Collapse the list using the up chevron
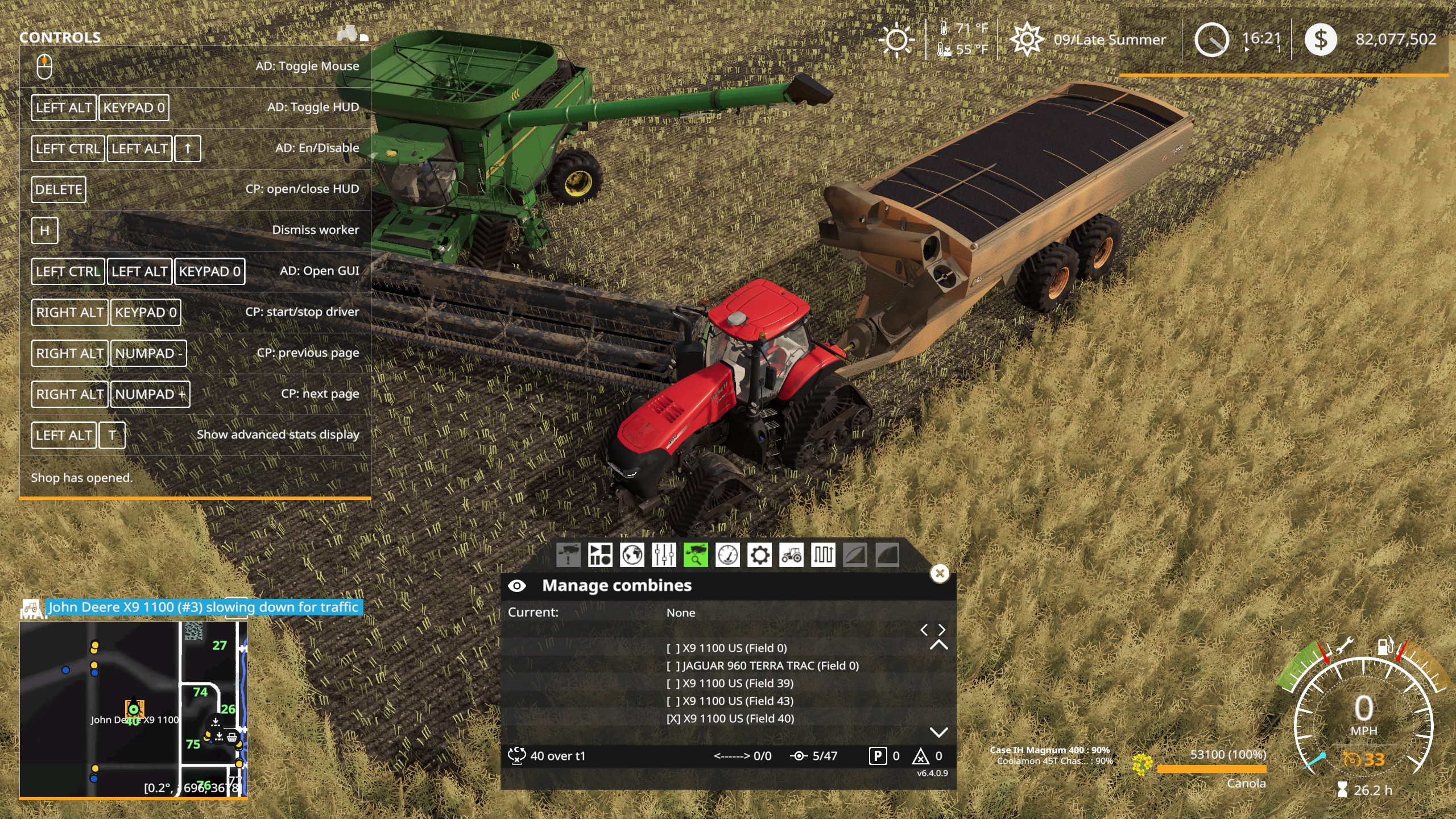Screen dimensions: 1456x819 (x=939, y=644)
